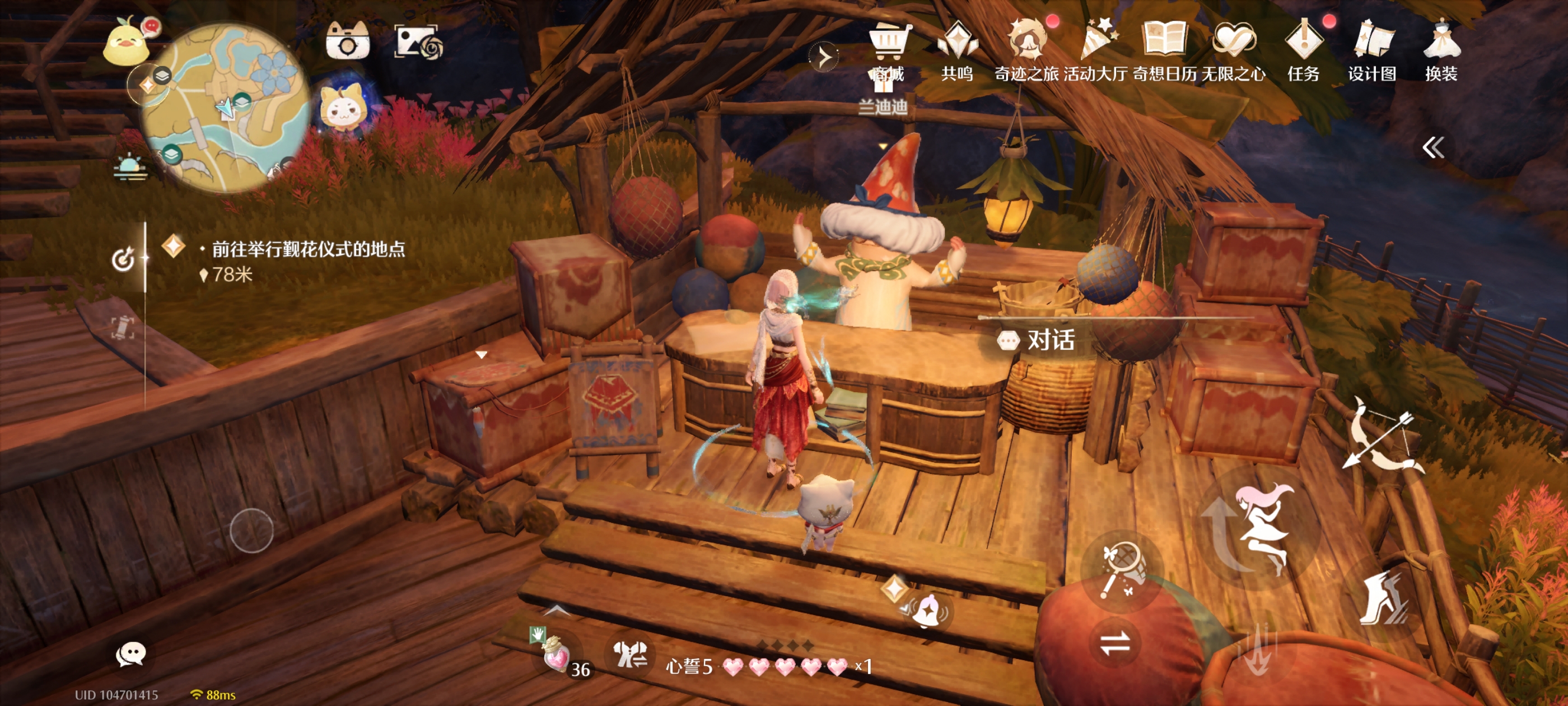Open the cat-shaped camera photo mode
1568x706 pixels.
348,41
